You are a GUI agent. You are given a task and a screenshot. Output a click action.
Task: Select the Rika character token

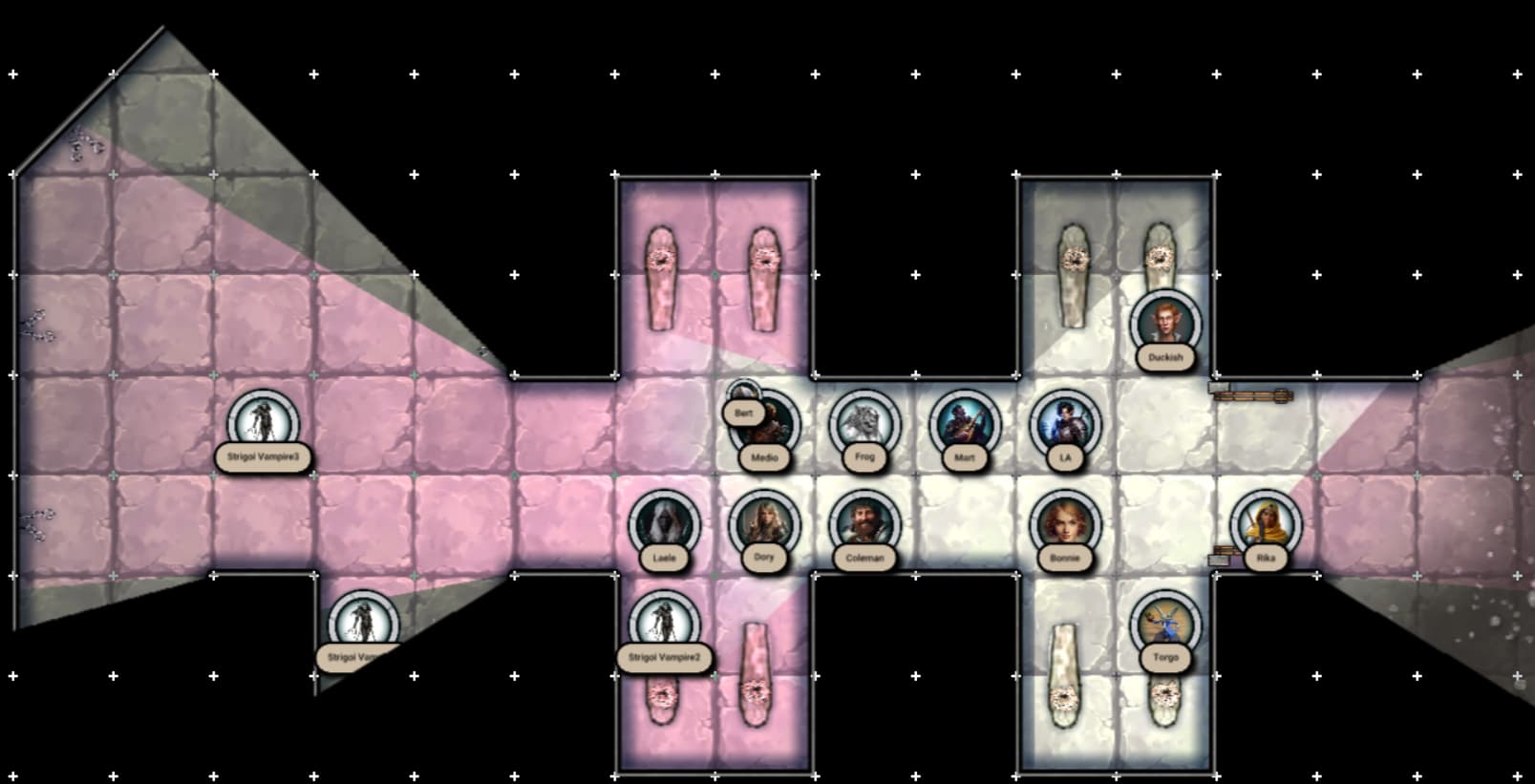tap(1266, 524)
